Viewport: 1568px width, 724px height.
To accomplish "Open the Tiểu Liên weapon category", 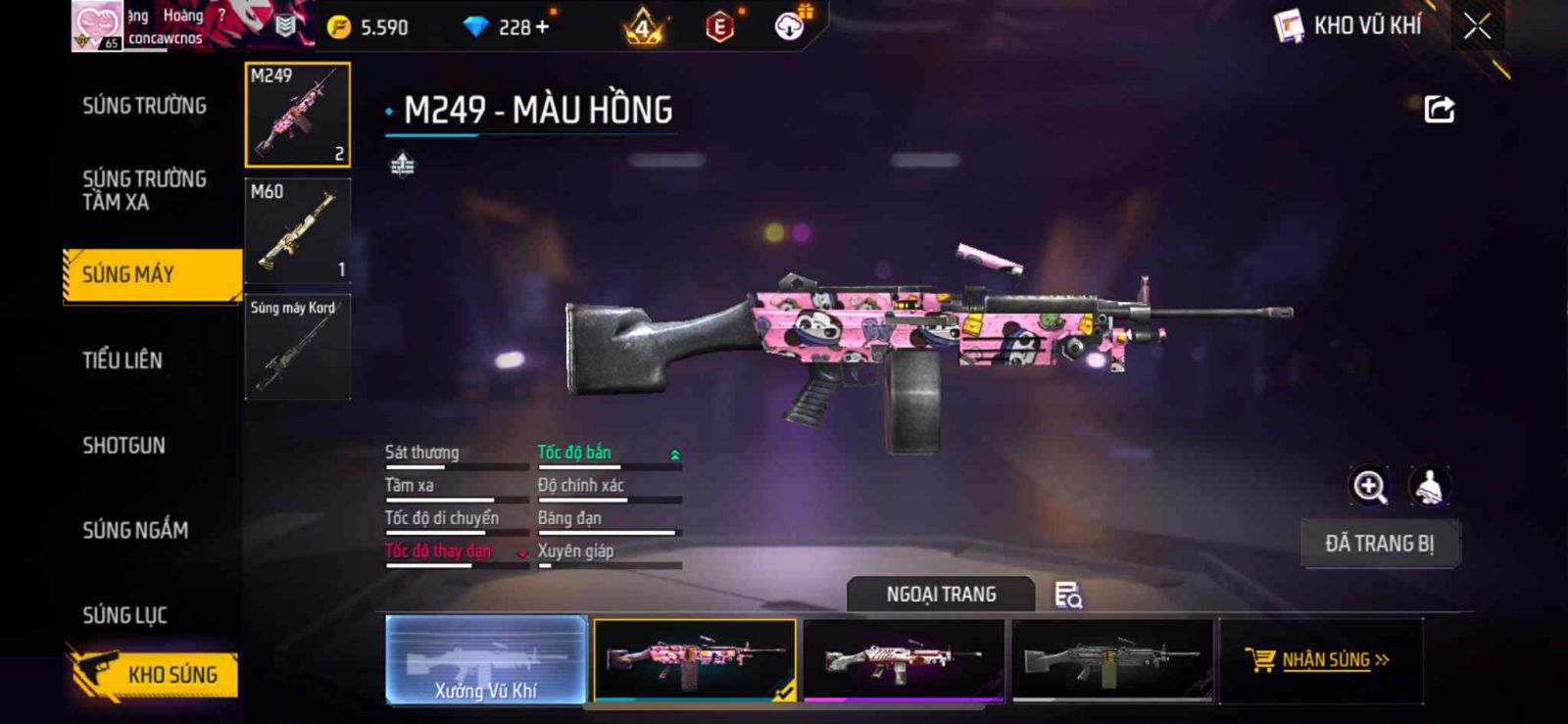I will (x=122, y=361).
